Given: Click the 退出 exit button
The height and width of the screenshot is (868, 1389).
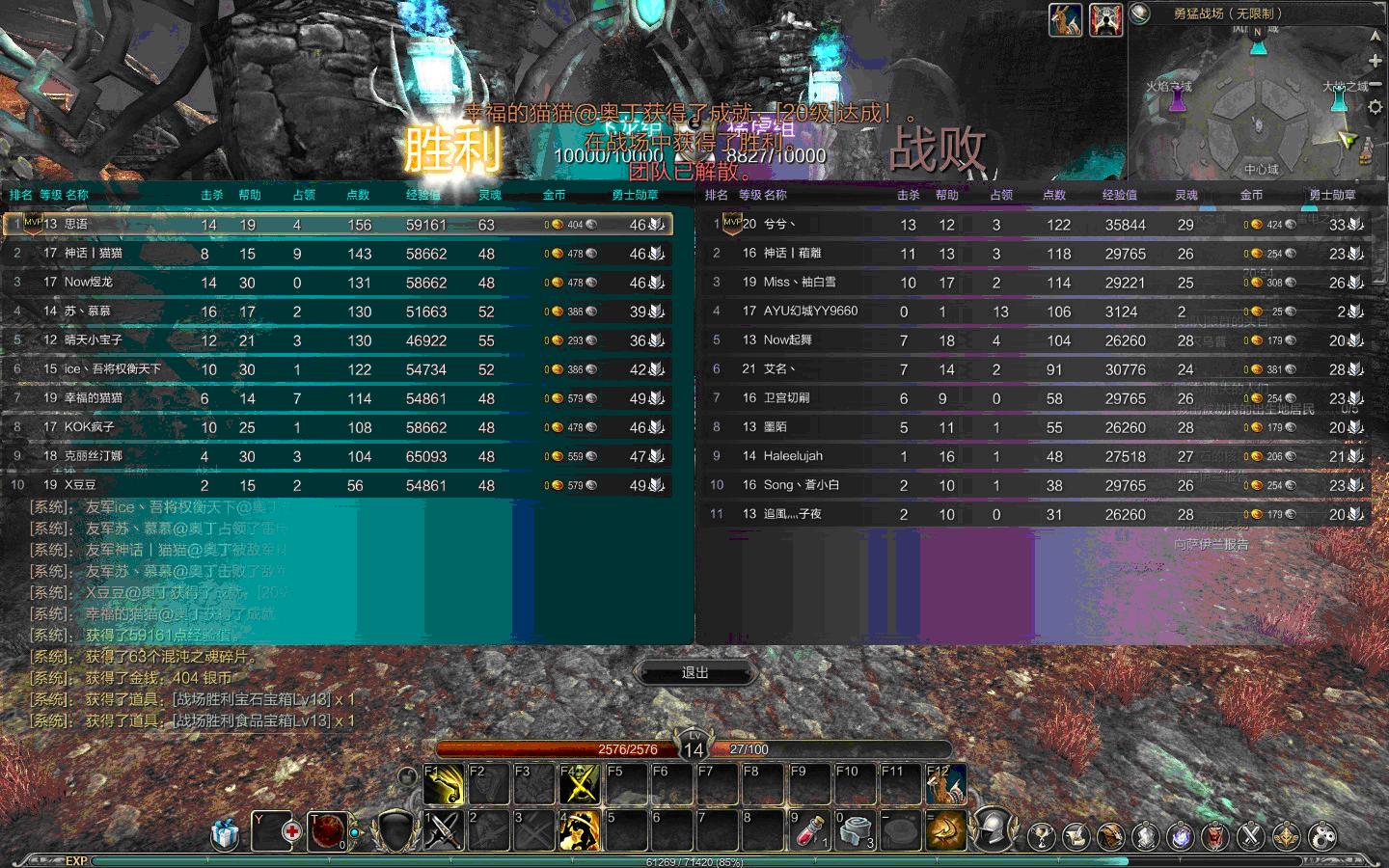Looking at the screenshot, I should tap(694, 672).
